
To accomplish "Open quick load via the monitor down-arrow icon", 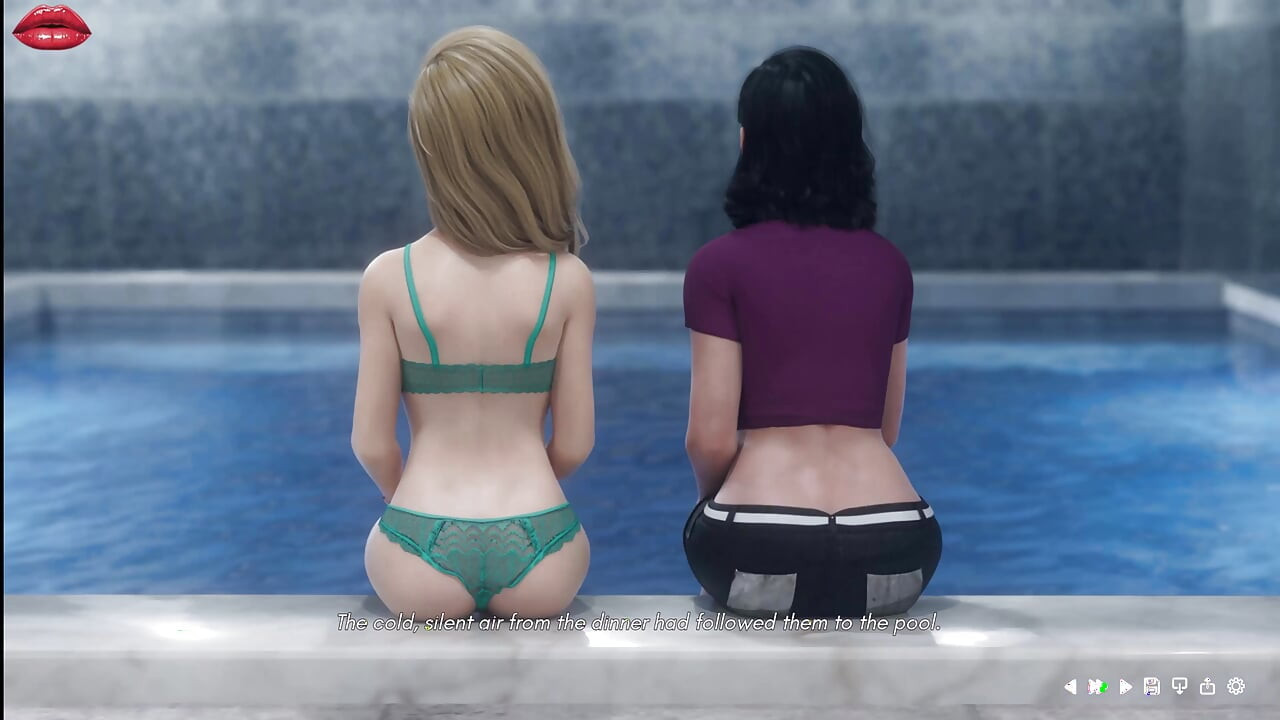I will click(1180, 687).
